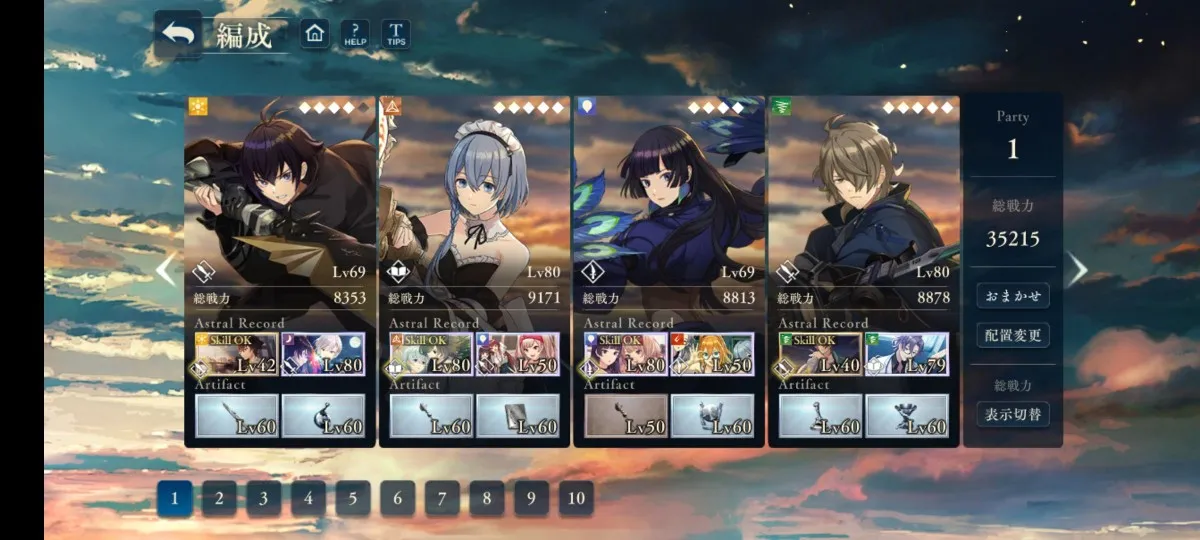Select party tab 7

[x=442, y=498]
